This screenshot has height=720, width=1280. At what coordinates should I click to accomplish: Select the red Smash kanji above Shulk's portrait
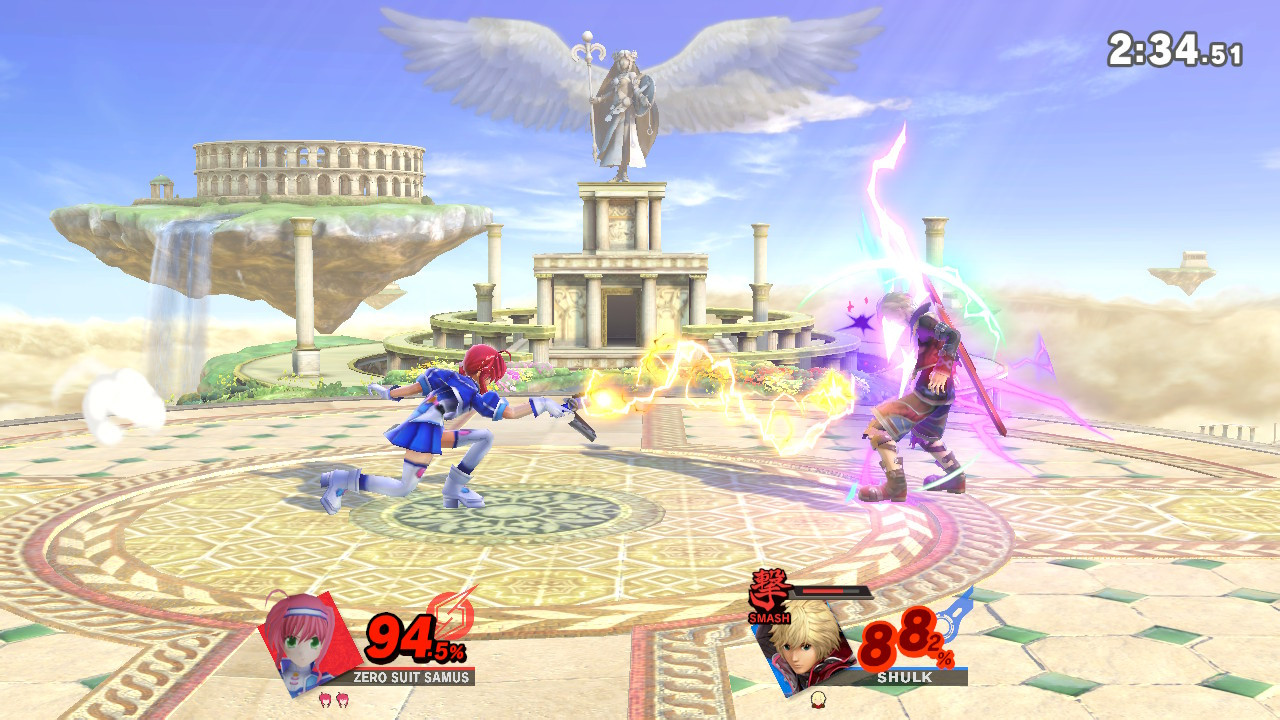768,588
